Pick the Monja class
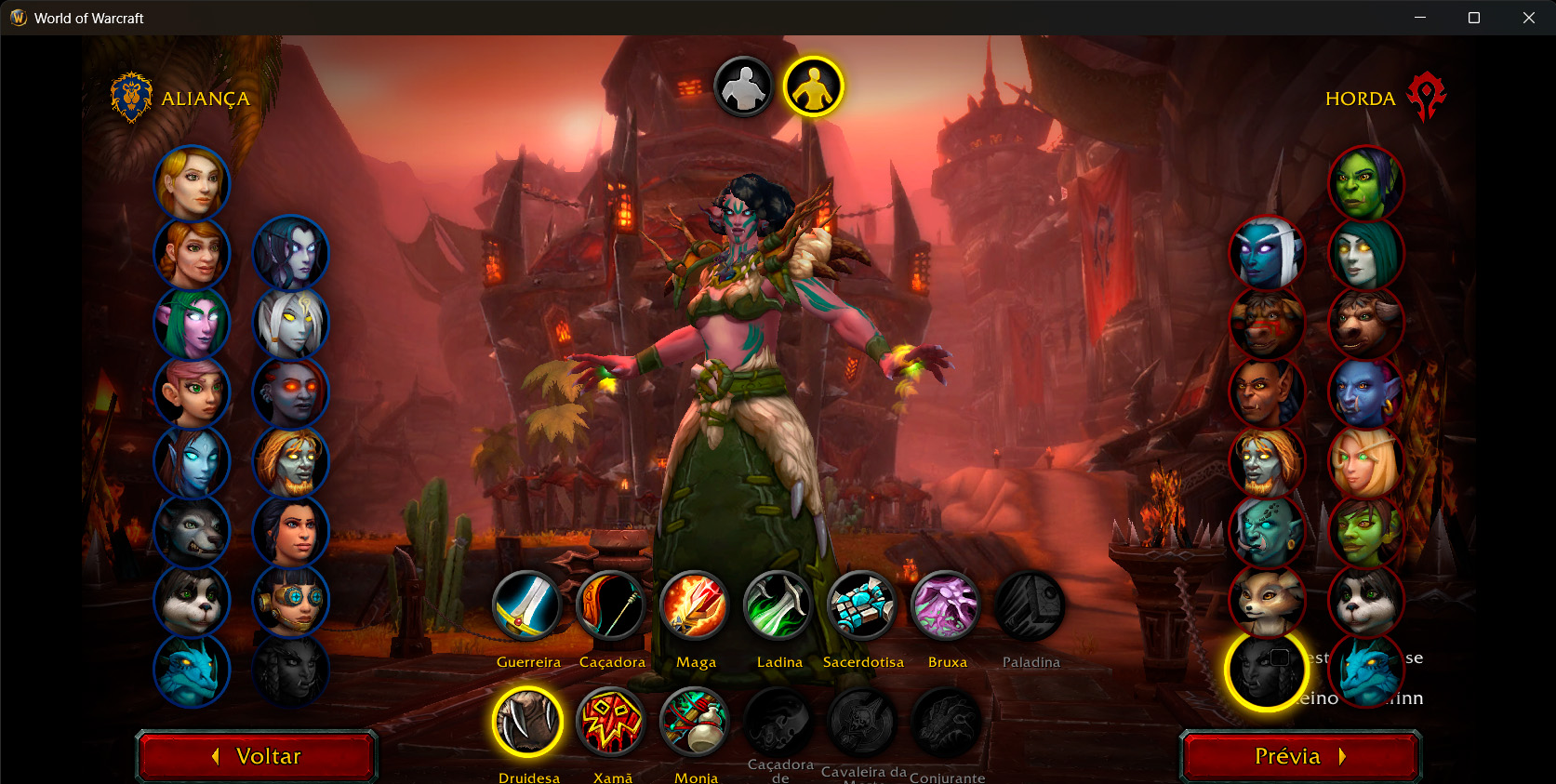 [x=695, y=722]
